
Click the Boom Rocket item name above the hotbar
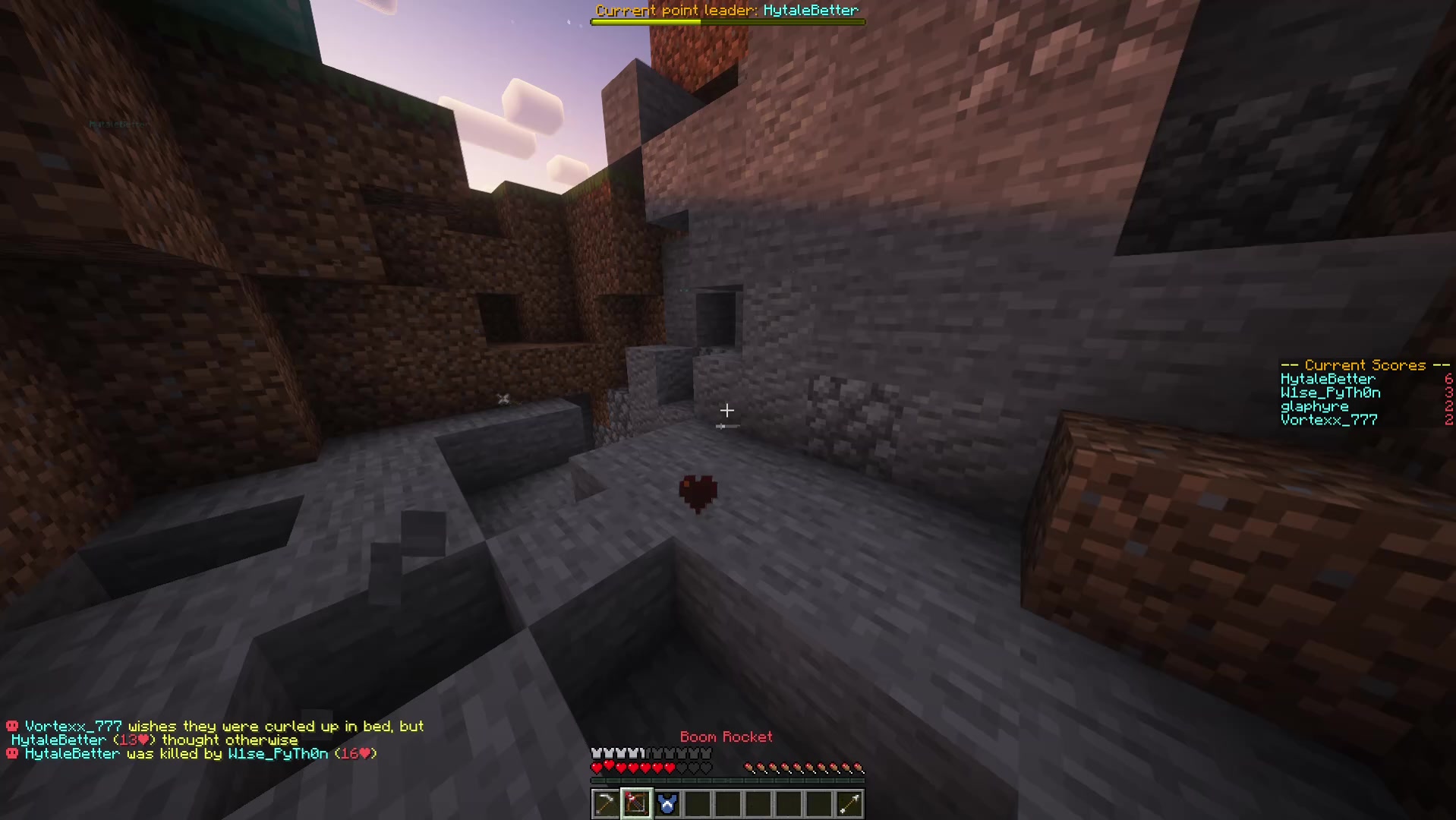coord(726,736)
